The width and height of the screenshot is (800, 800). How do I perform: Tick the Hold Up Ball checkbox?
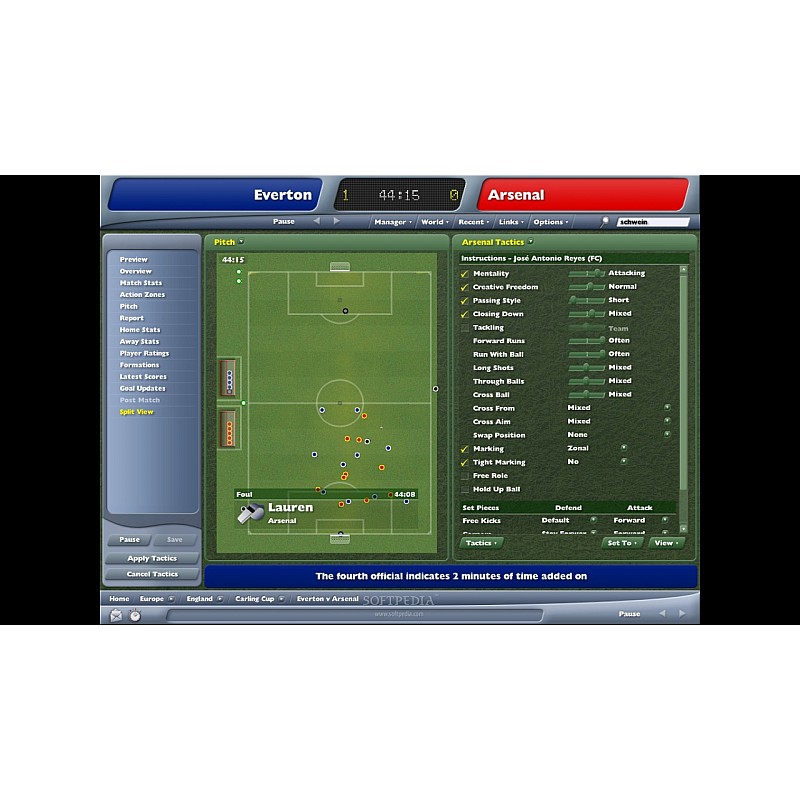coord(464,489)
